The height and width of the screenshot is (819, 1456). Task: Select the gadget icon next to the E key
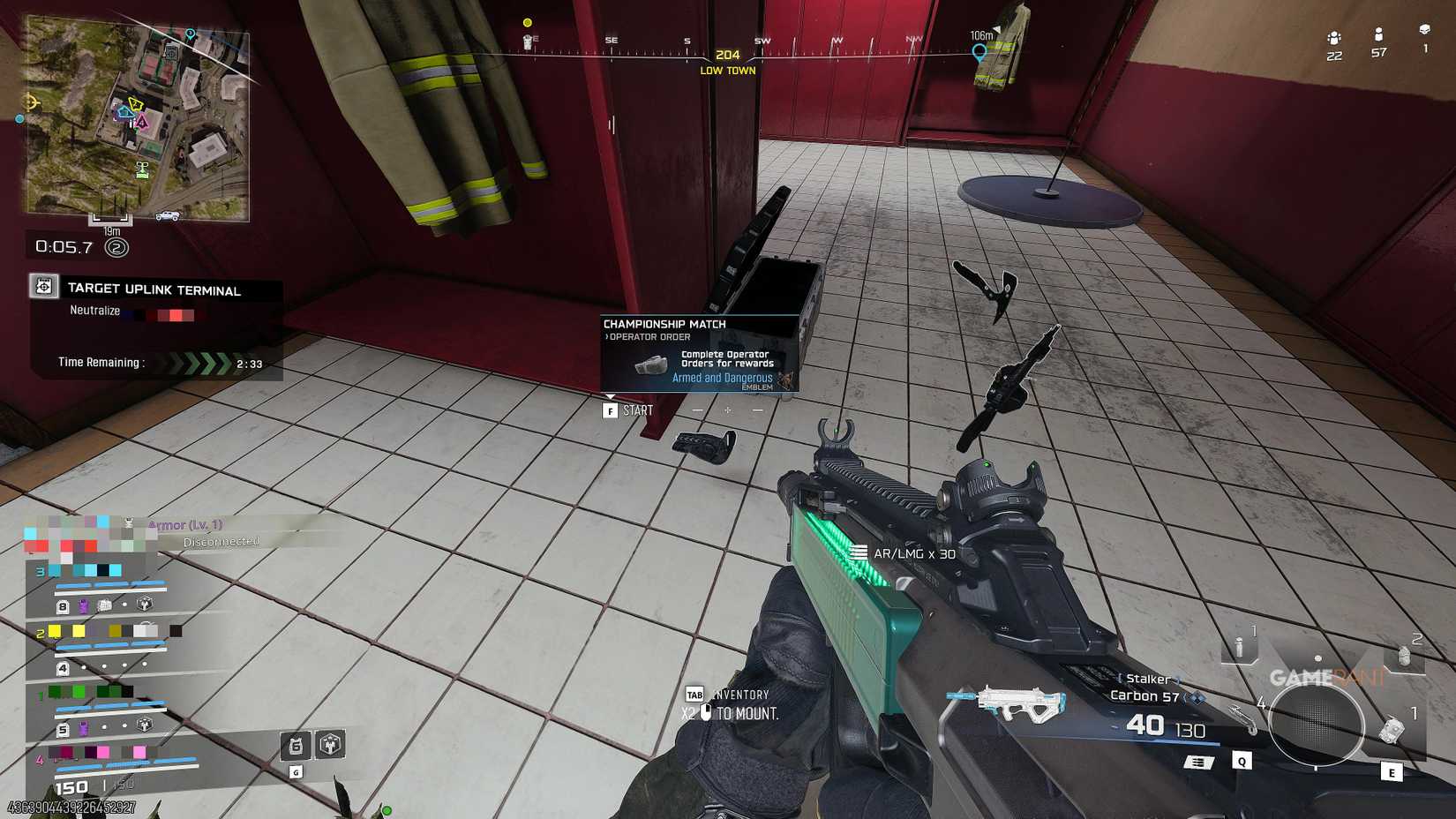pos(1392,729)
